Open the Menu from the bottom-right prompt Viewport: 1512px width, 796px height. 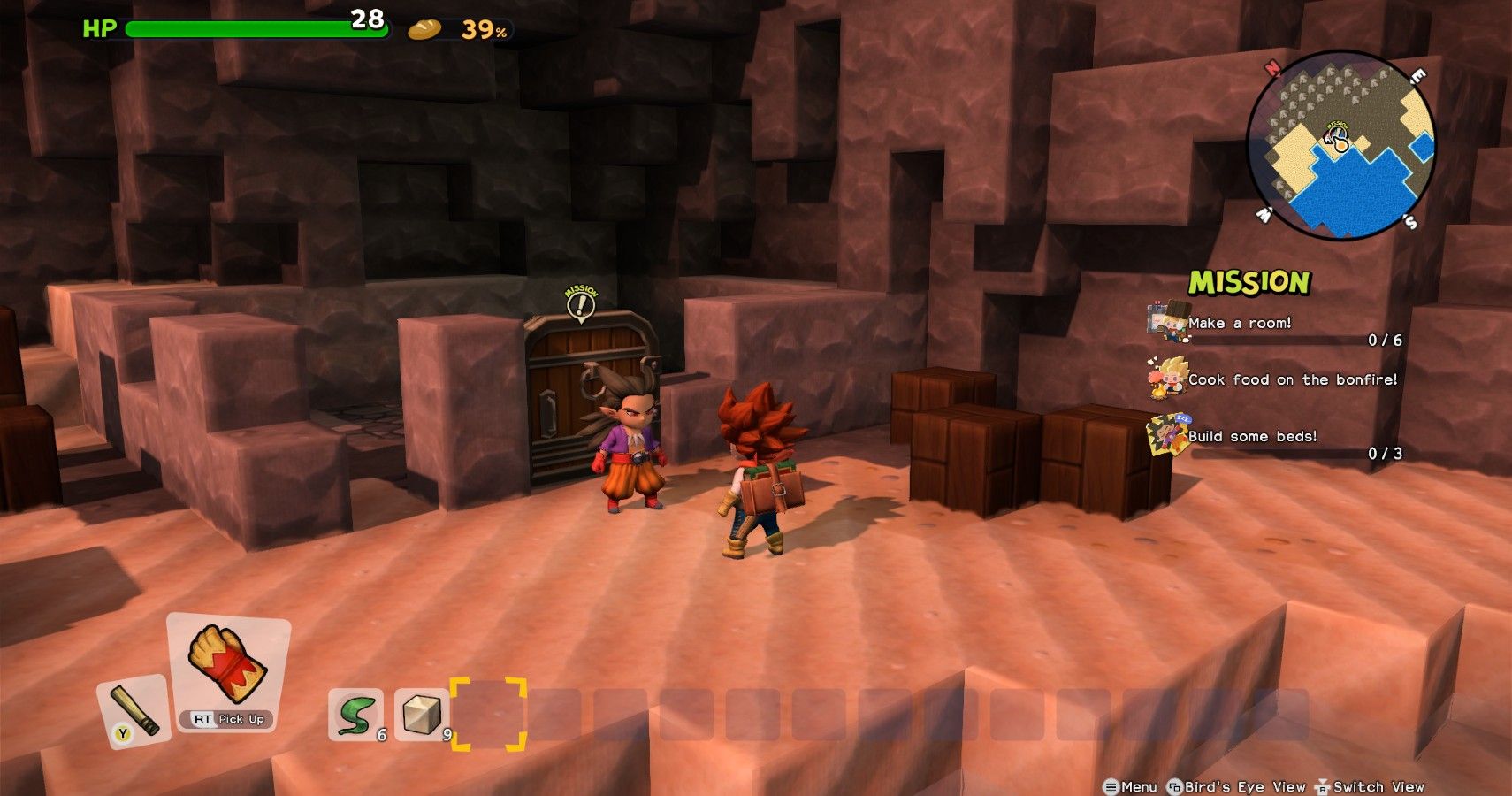tap(1133, 786)
